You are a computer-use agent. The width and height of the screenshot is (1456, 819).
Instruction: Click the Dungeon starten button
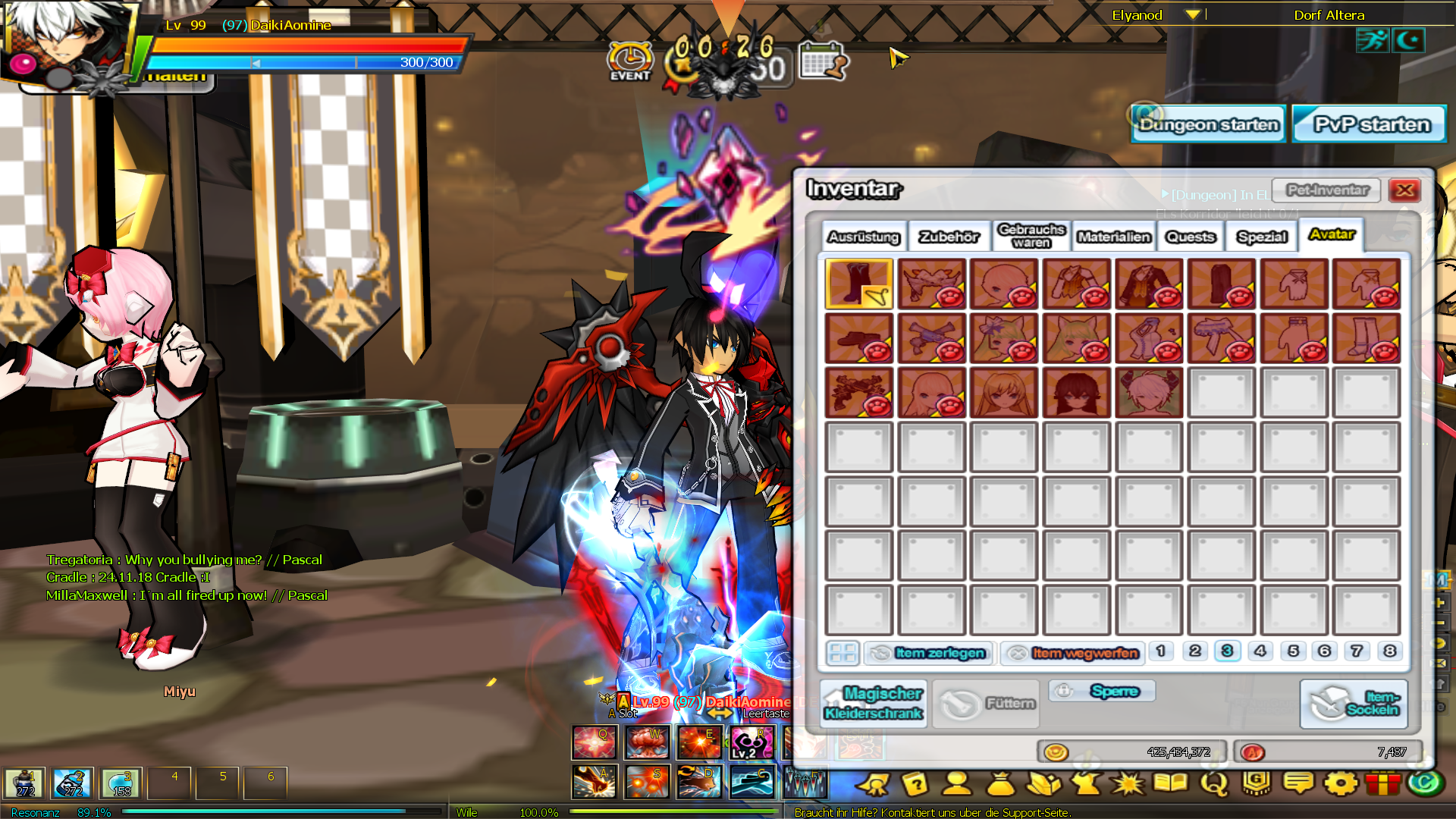(x=1208, y=124)
